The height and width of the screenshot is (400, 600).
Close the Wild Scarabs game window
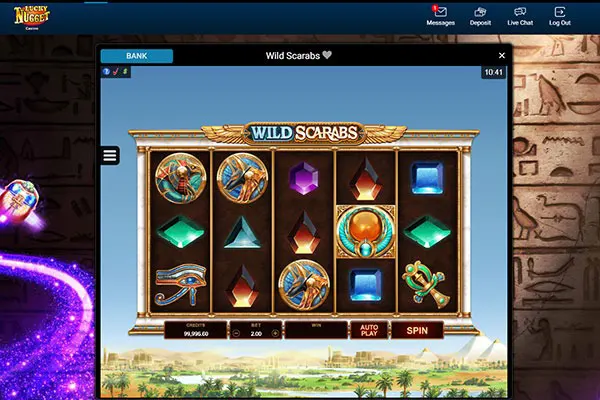point(502,56)
